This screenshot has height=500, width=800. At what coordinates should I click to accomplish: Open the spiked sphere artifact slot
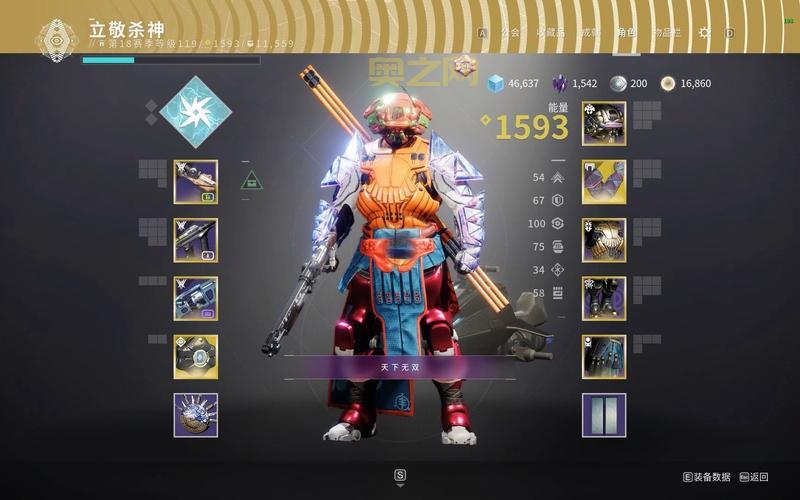(x=196, y=414)
